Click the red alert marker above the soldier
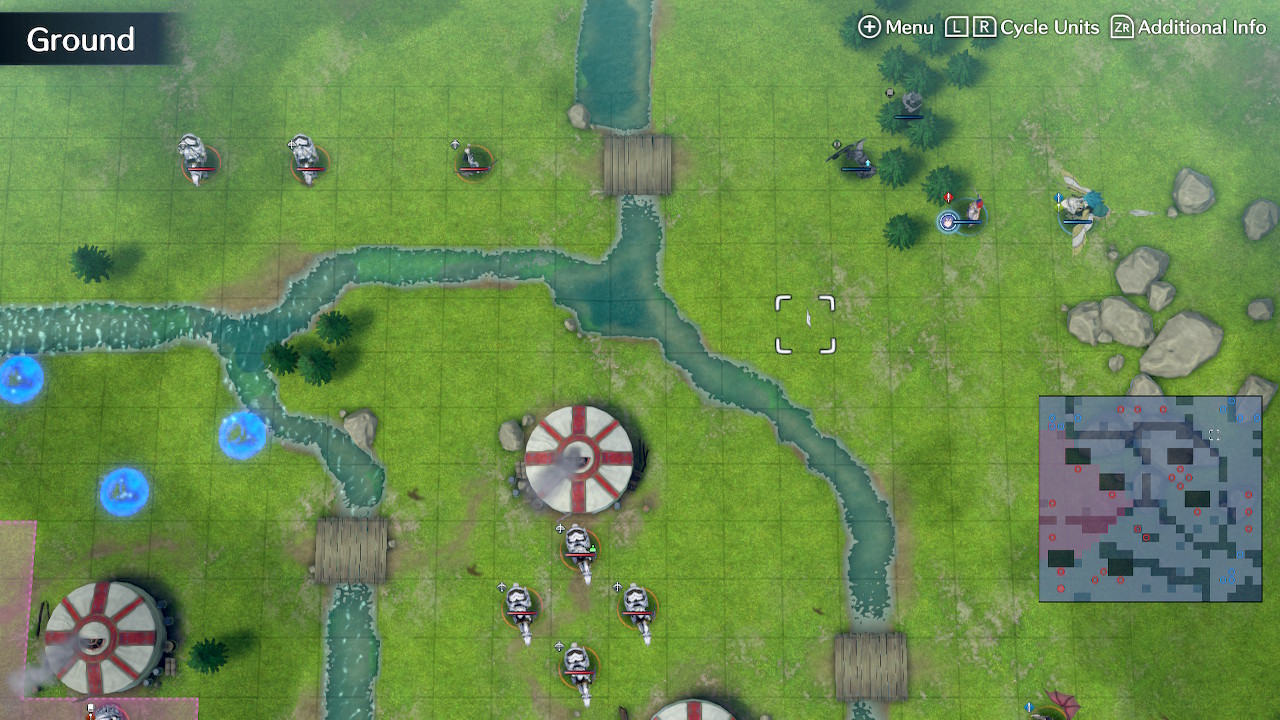 [948, 196]
